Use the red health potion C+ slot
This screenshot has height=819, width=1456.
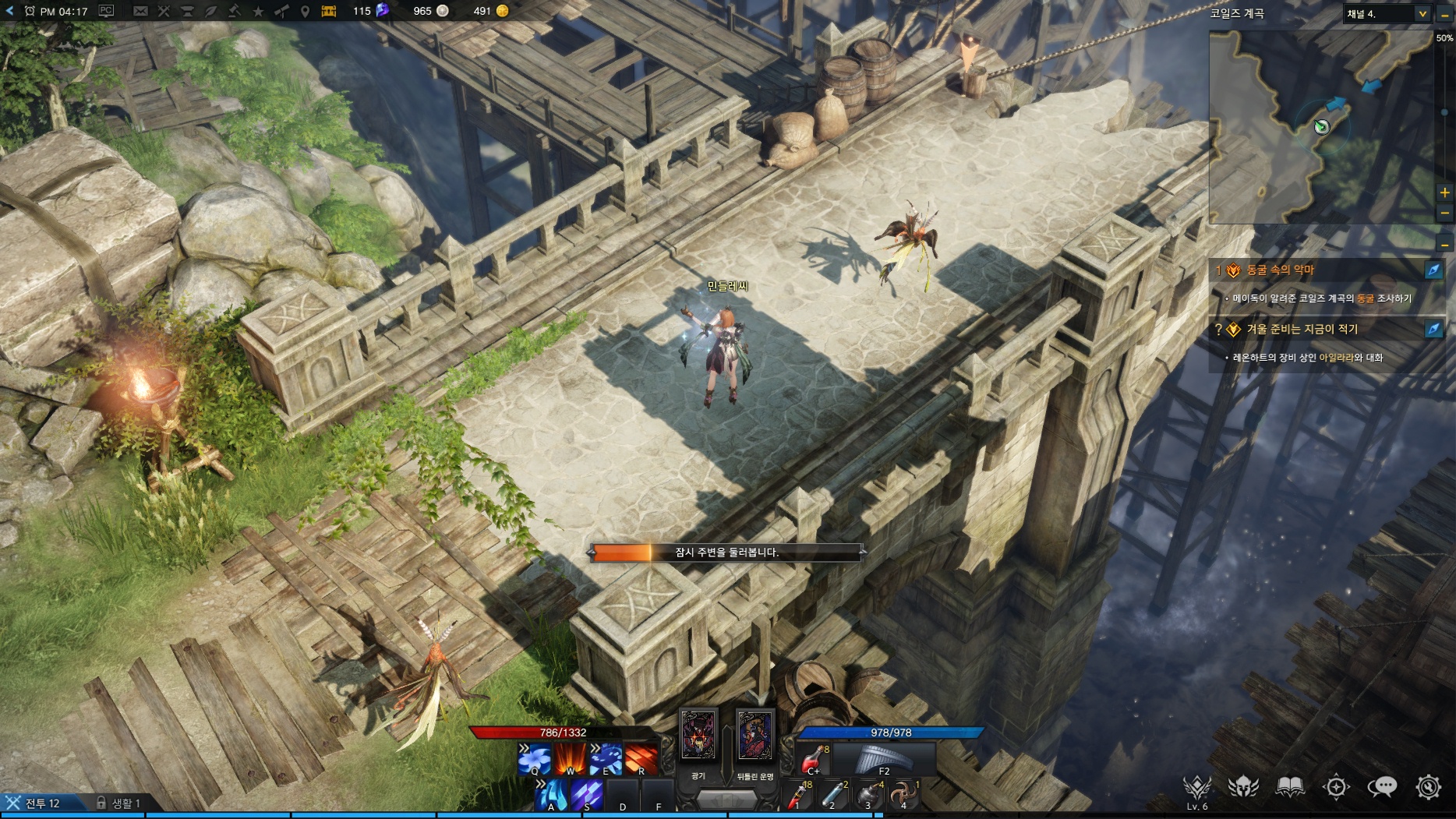[813, 759]
